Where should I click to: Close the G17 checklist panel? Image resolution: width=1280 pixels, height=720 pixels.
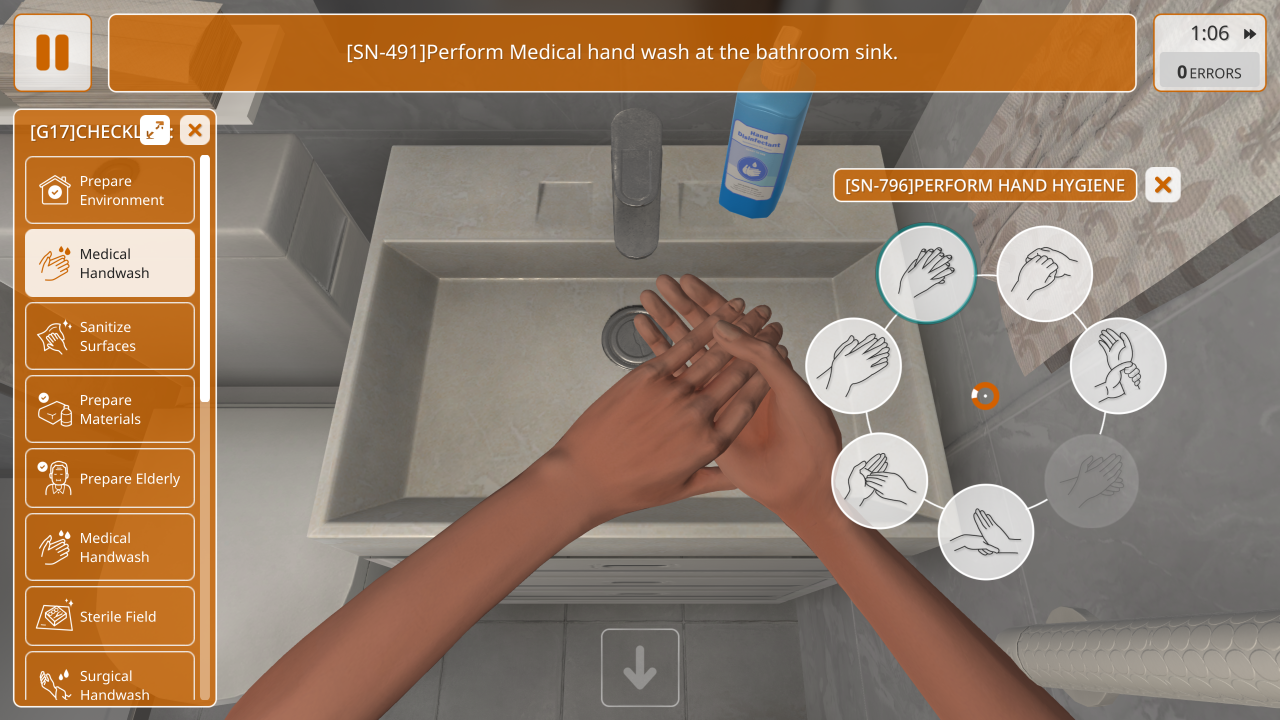(195, 130)
